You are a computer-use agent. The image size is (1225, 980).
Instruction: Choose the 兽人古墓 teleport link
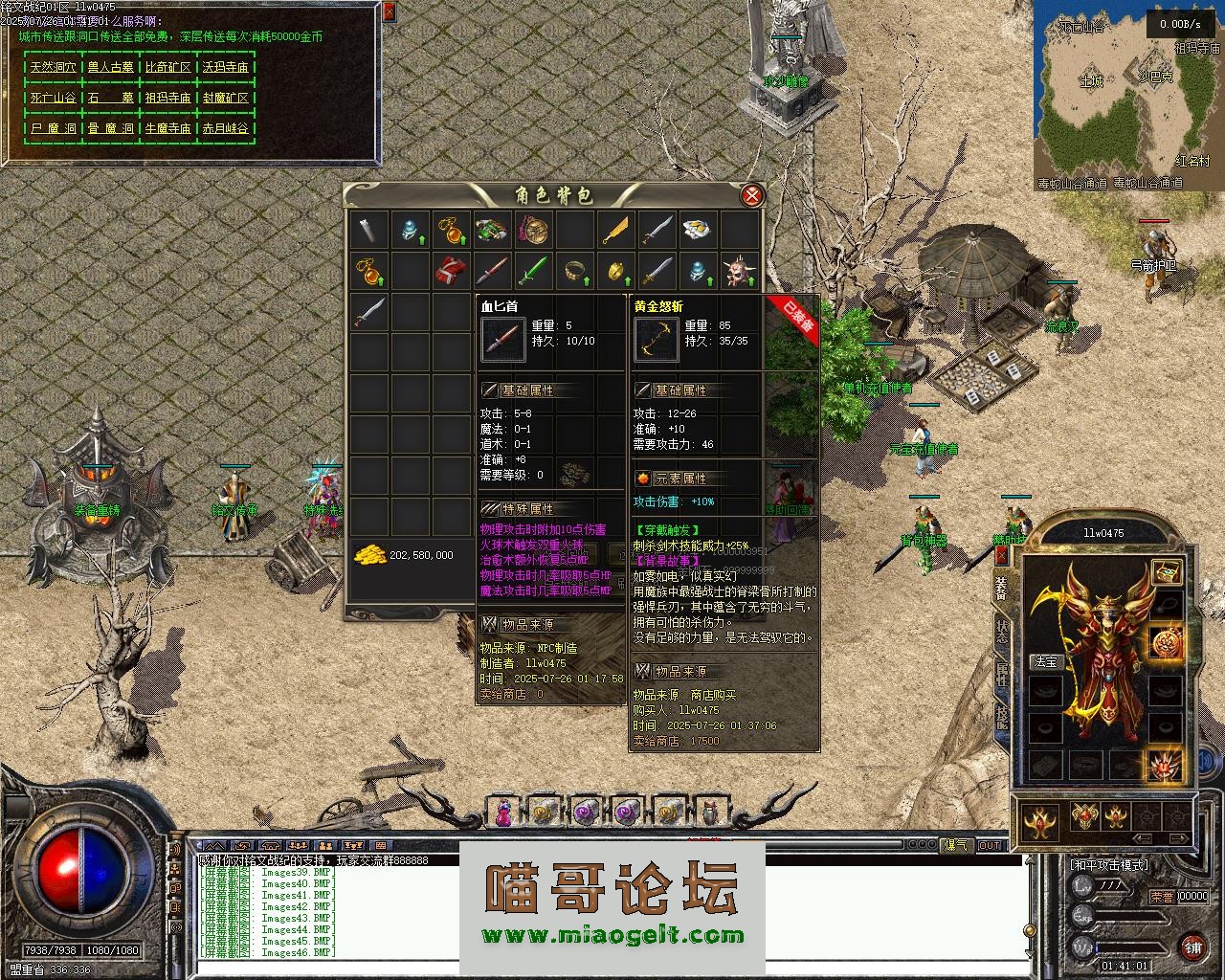point(110,67)
